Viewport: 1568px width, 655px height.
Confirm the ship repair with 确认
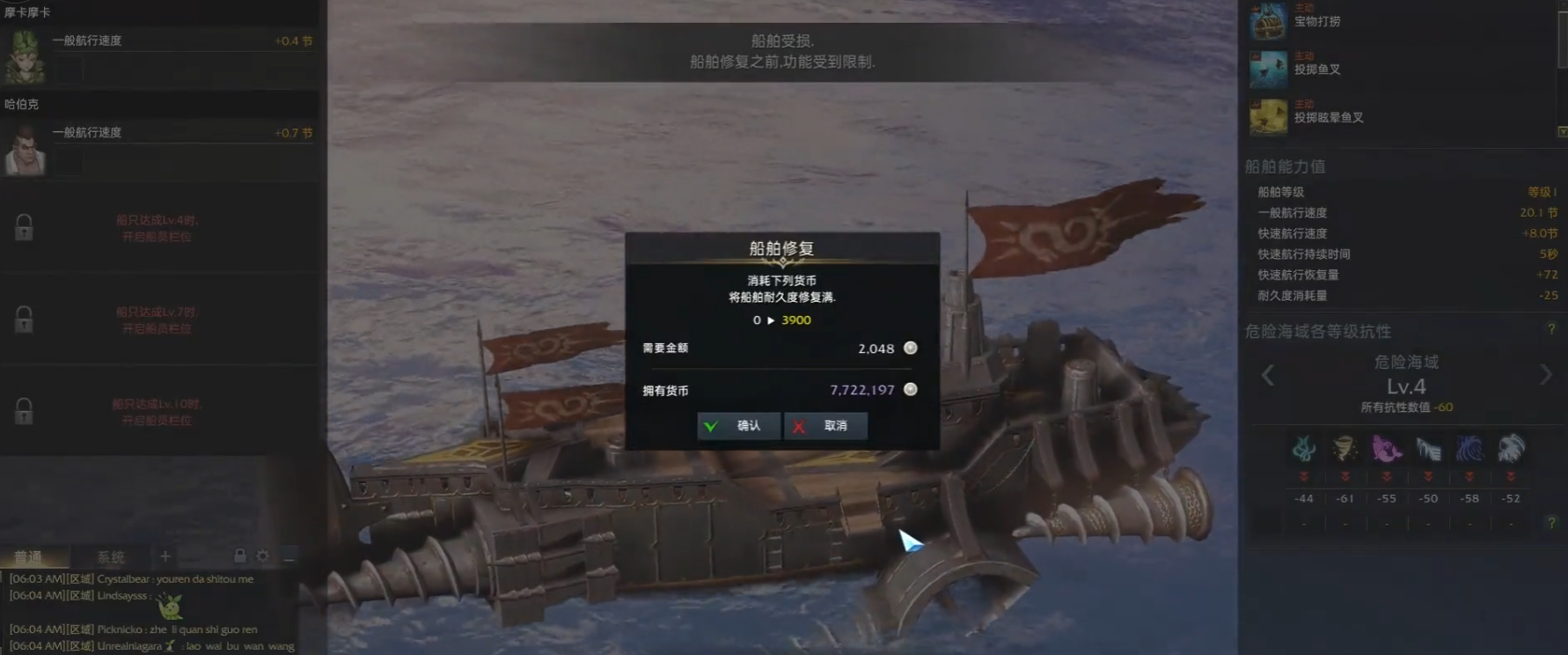coord(737,426)
